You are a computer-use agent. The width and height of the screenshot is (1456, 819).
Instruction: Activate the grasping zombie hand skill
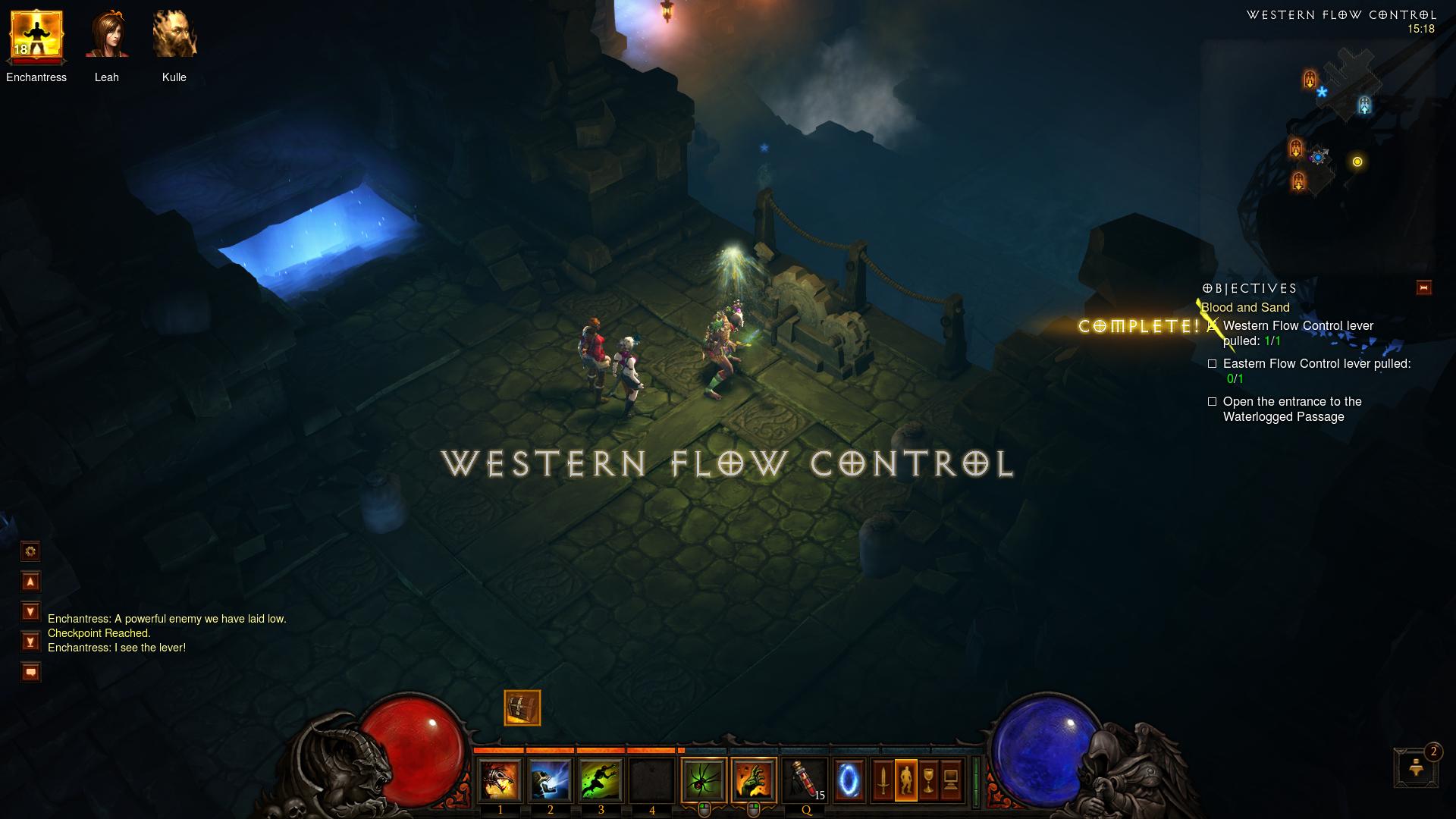coord(754,780)
